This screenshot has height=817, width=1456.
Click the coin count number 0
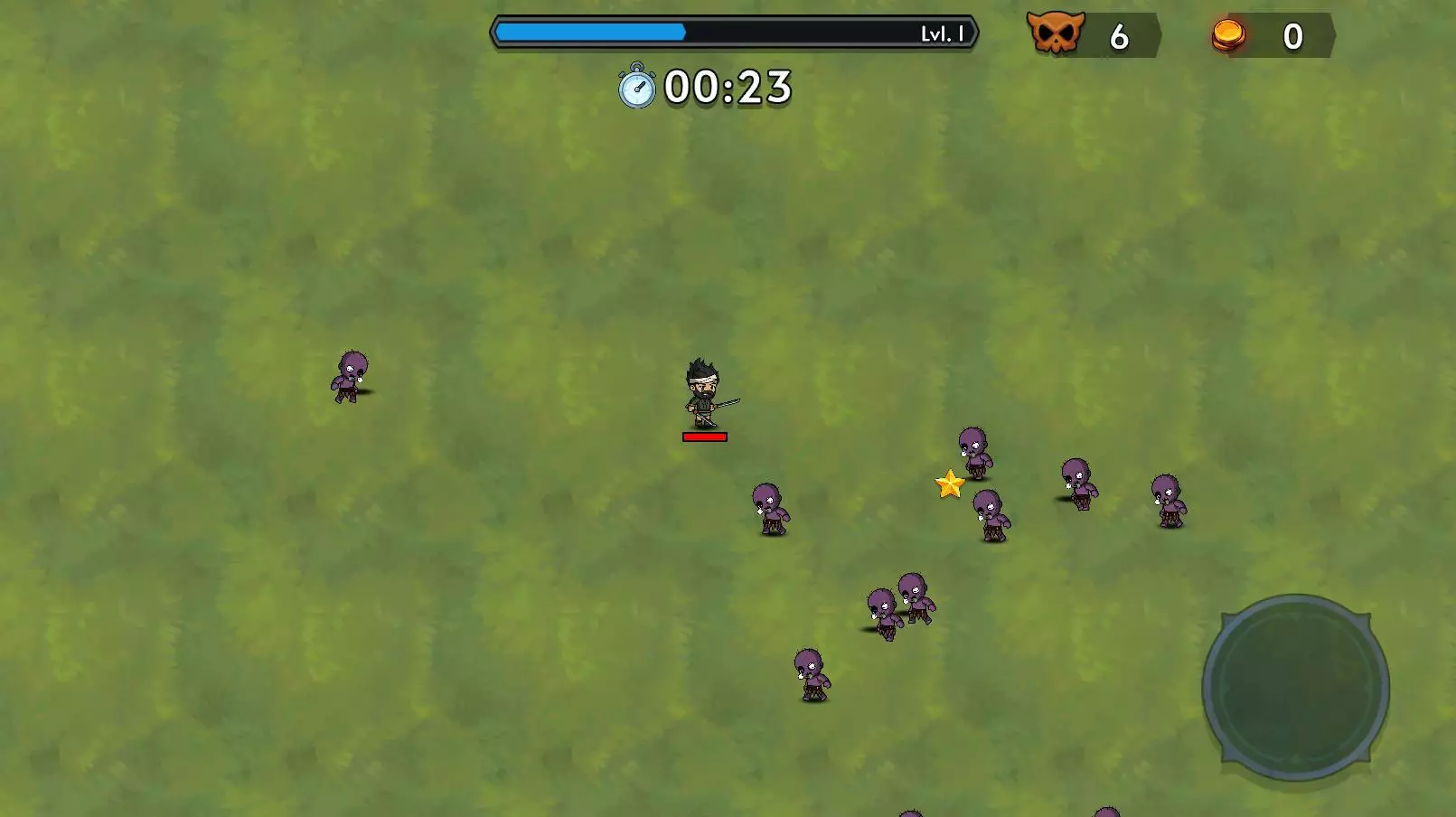pyautogui.click(x=1292, y=36)
